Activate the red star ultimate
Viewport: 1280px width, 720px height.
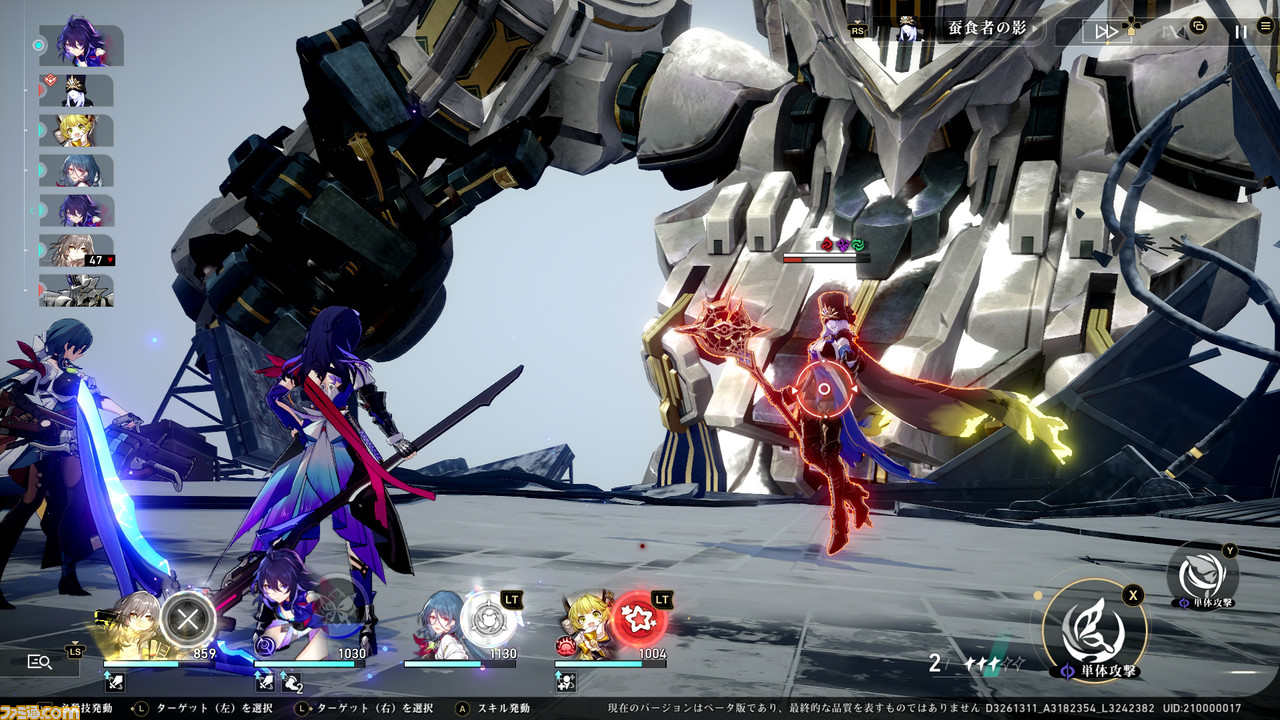638,619
